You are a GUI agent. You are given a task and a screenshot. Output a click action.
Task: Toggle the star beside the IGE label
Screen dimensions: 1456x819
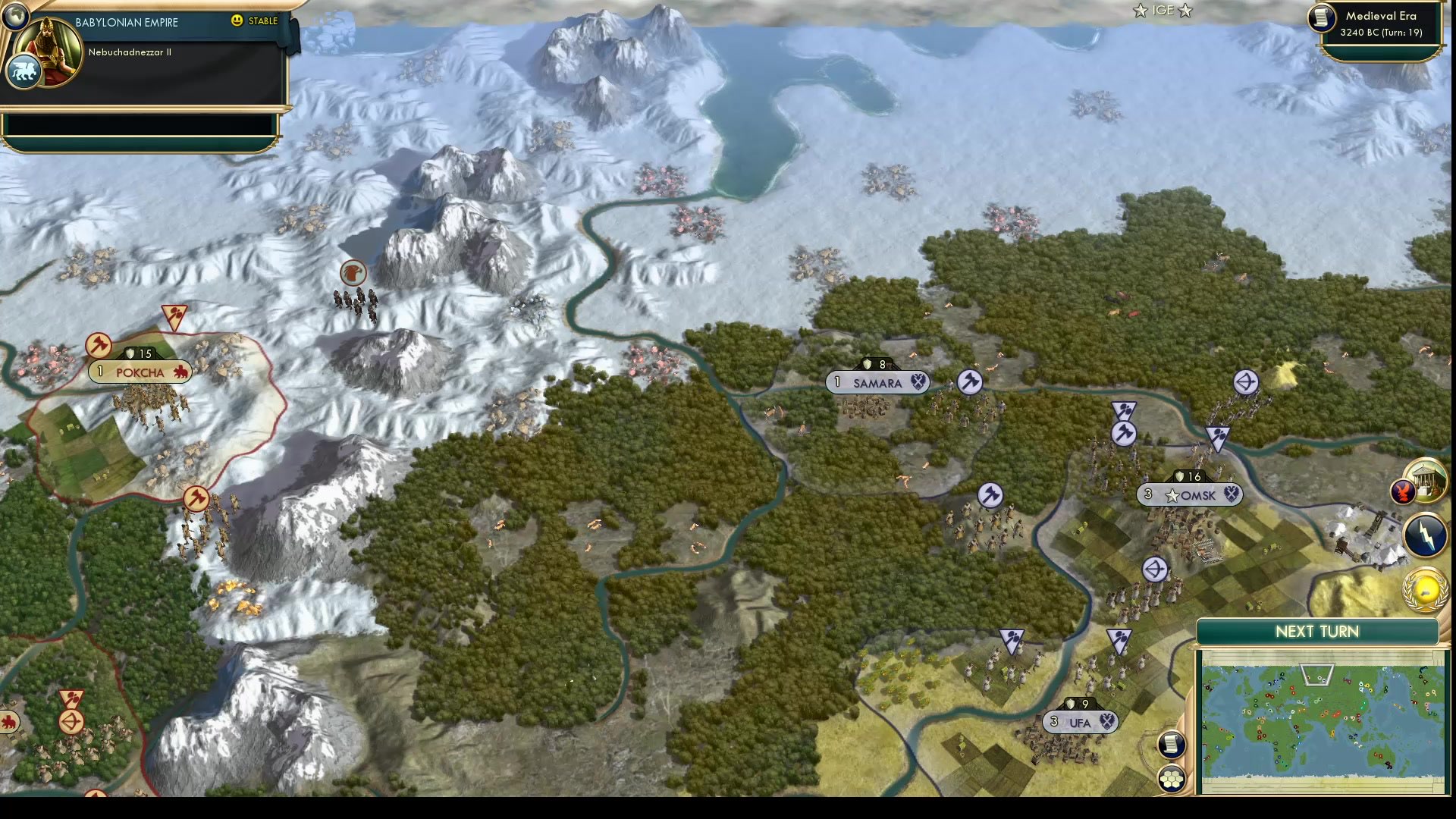(x=1139, y=11)
